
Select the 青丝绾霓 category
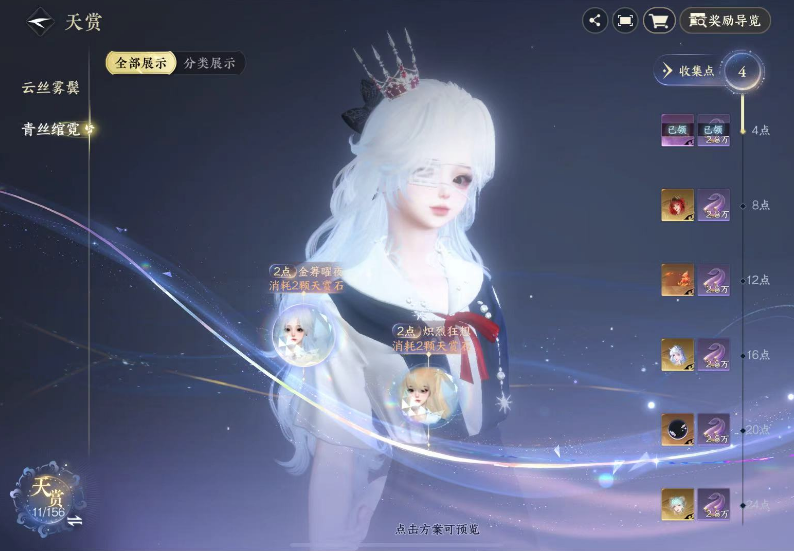pyautogui.click(x=50, y=129)
